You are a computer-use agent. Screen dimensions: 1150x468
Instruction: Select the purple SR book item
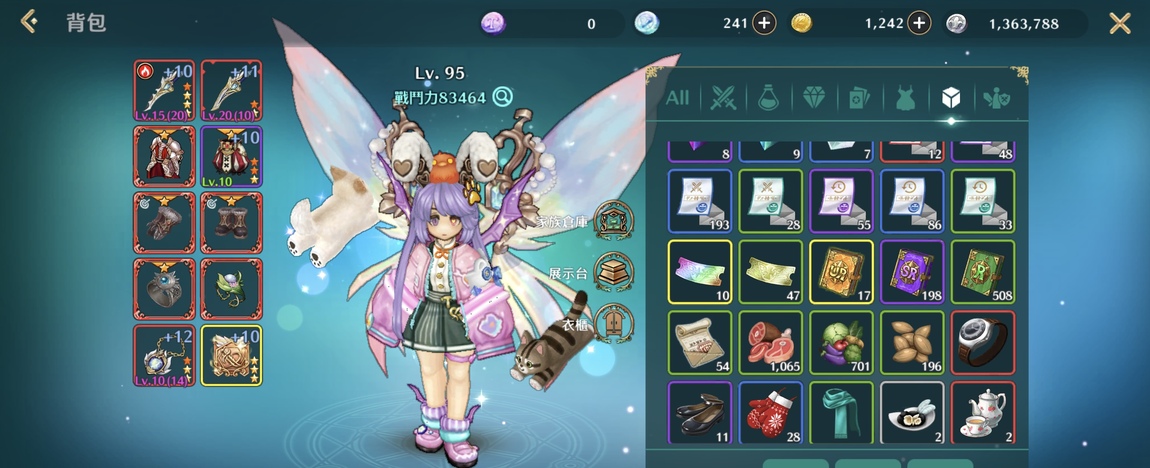[x=912, y=271]
